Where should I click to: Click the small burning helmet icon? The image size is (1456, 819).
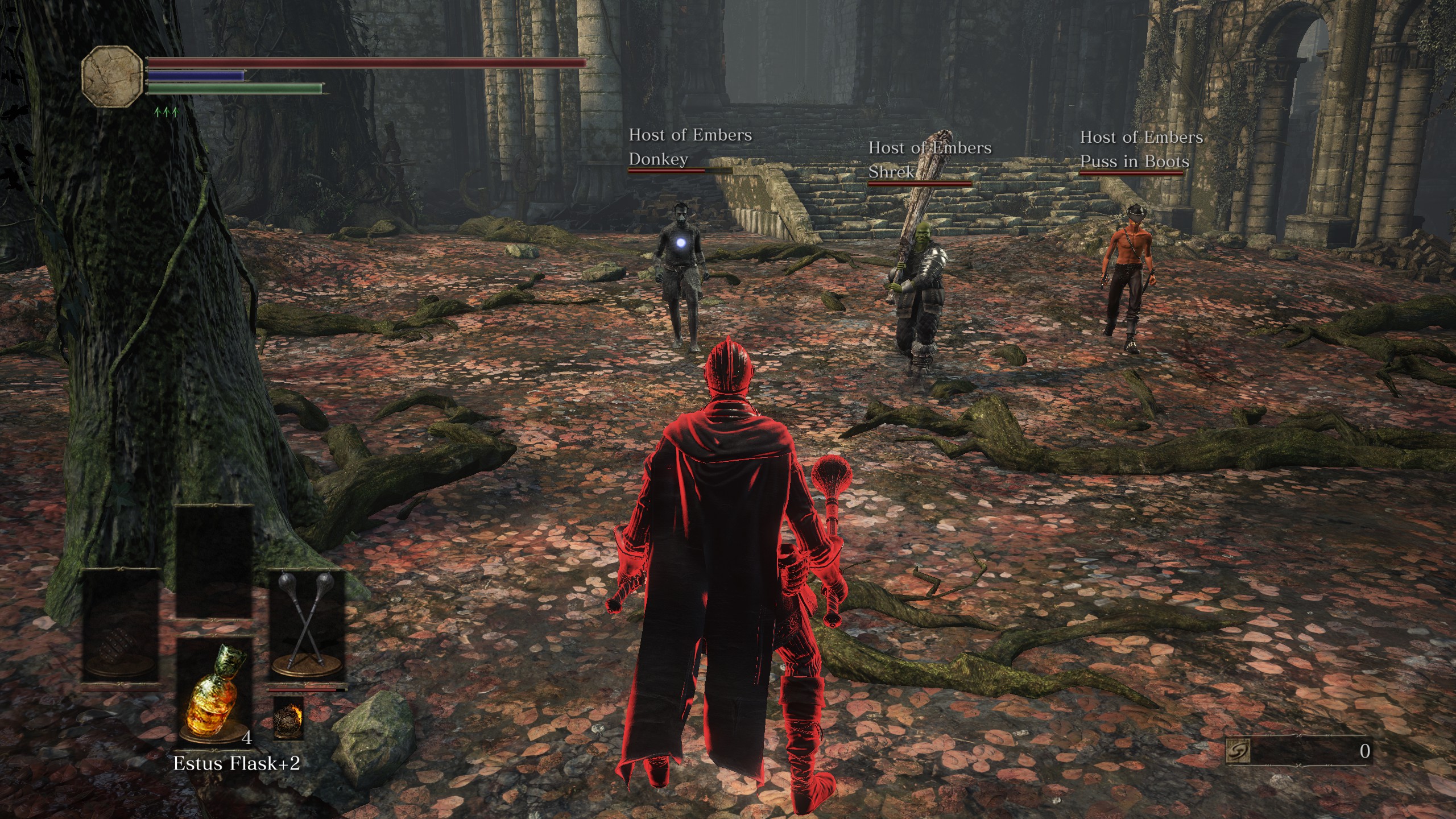click(x=288, y=718)
